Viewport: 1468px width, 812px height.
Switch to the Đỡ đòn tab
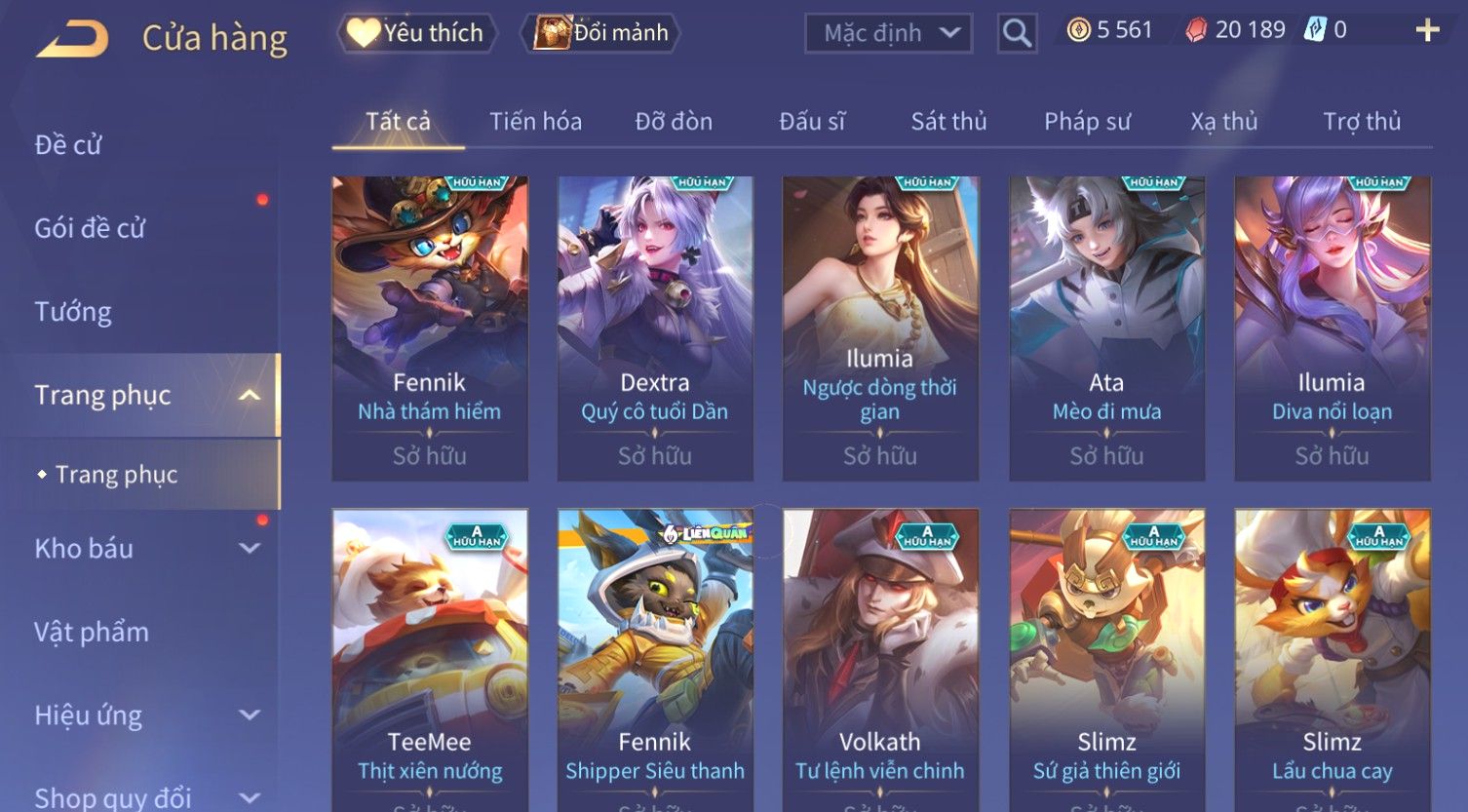pyautogui.click(x=674, y=122)
